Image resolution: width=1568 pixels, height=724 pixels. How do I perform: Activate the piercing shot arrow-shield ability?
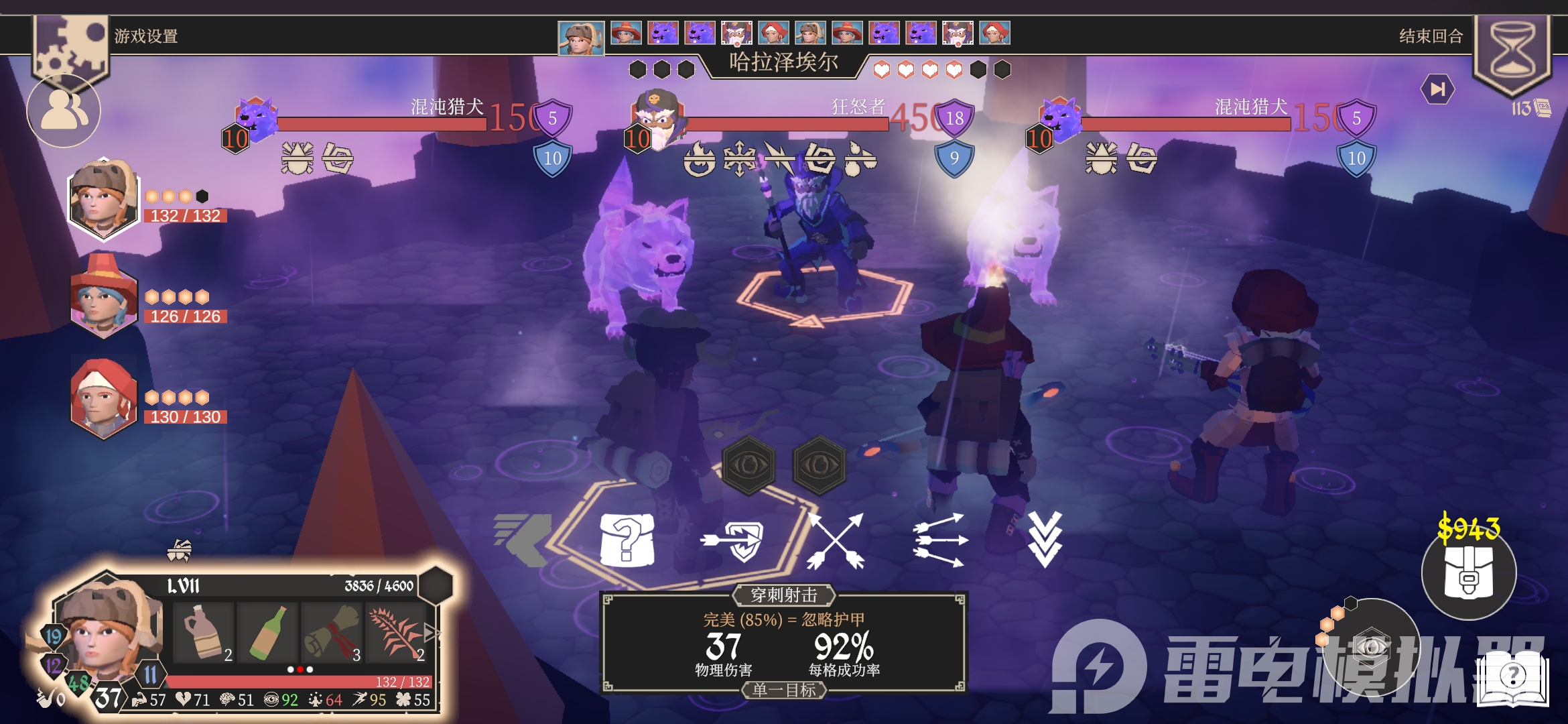pos(732,540)
